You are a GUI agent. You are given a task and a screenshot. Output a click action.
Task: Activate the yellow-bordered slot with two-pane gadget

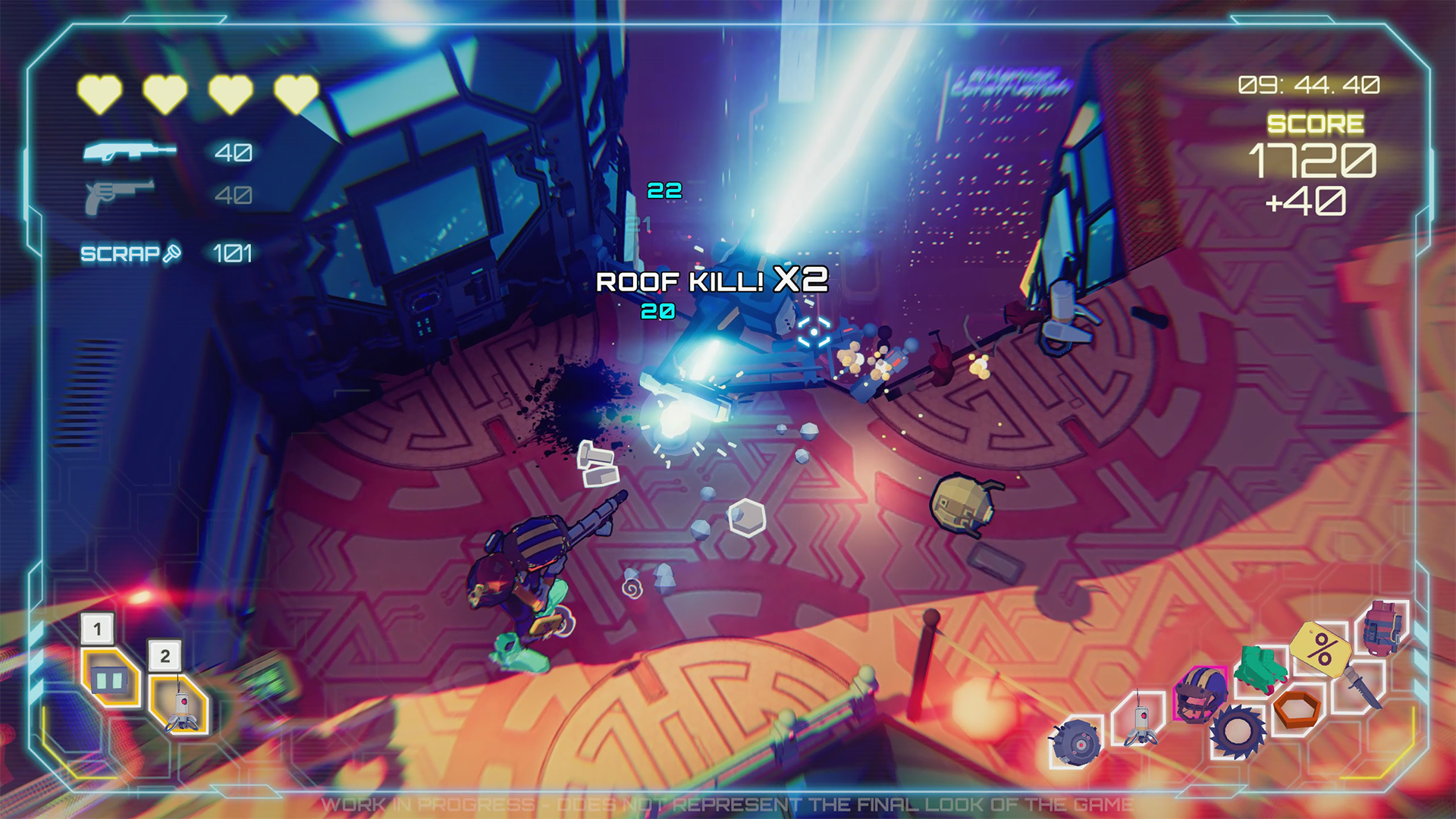point(110,679)
